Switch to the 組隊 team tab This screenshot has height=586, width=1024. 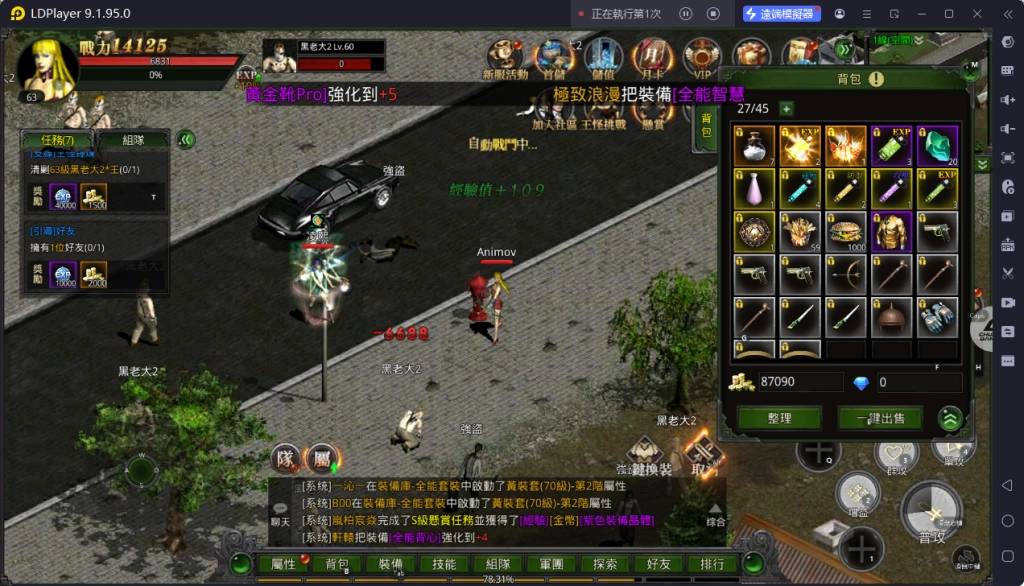coord(132,140)
